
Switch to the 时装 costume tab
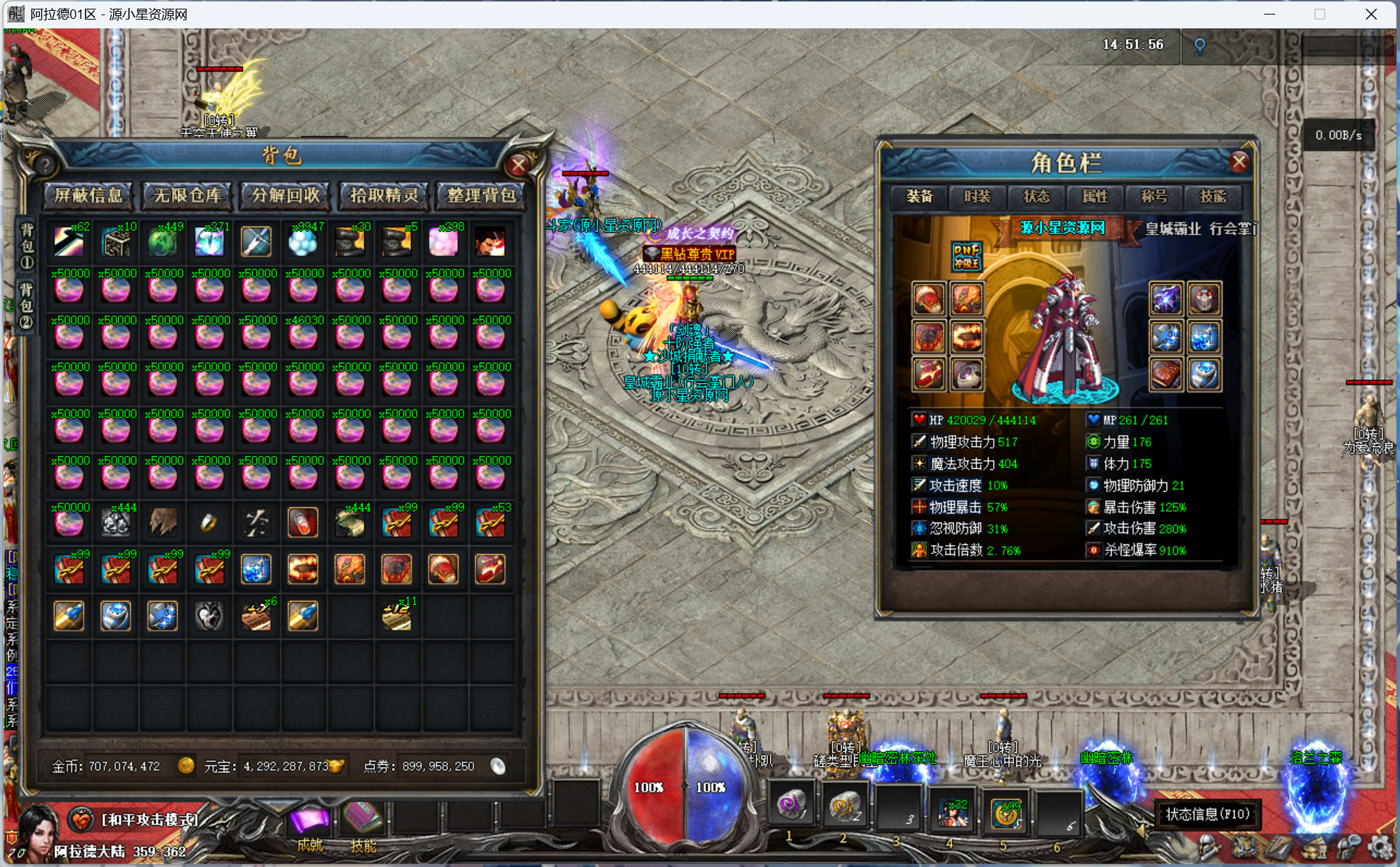pos(978,197)
